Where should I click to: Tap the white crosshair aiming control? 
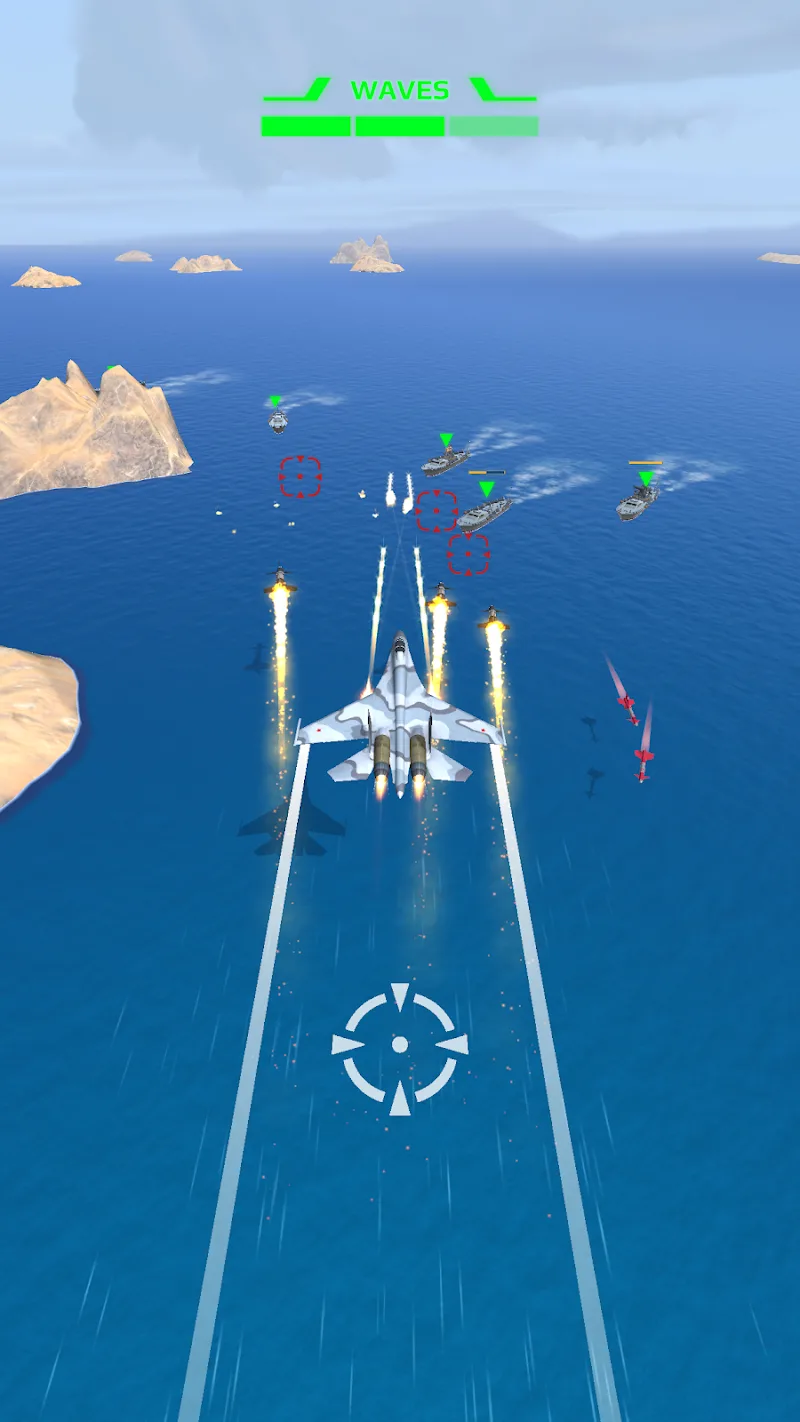click(x=400, y=1045)
